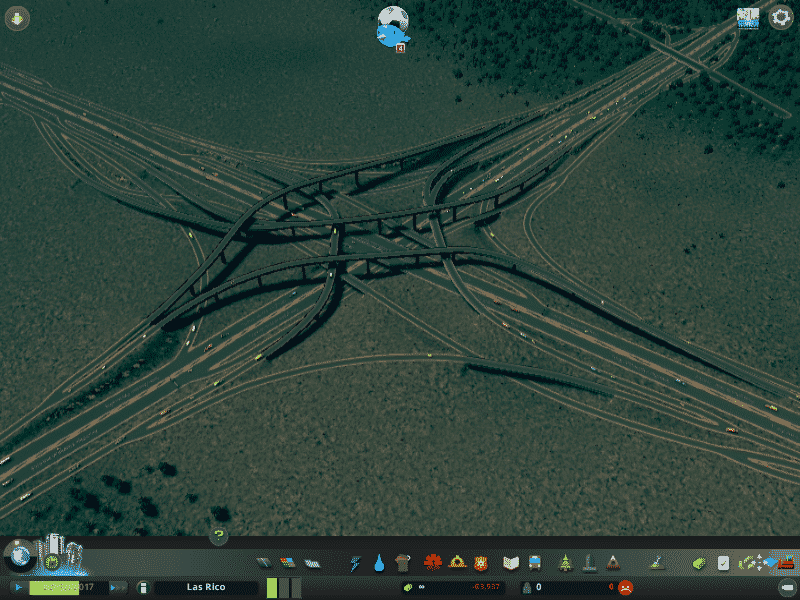Open the Public transport bus menu
800x600 pixels.
[x=534, y=563]
